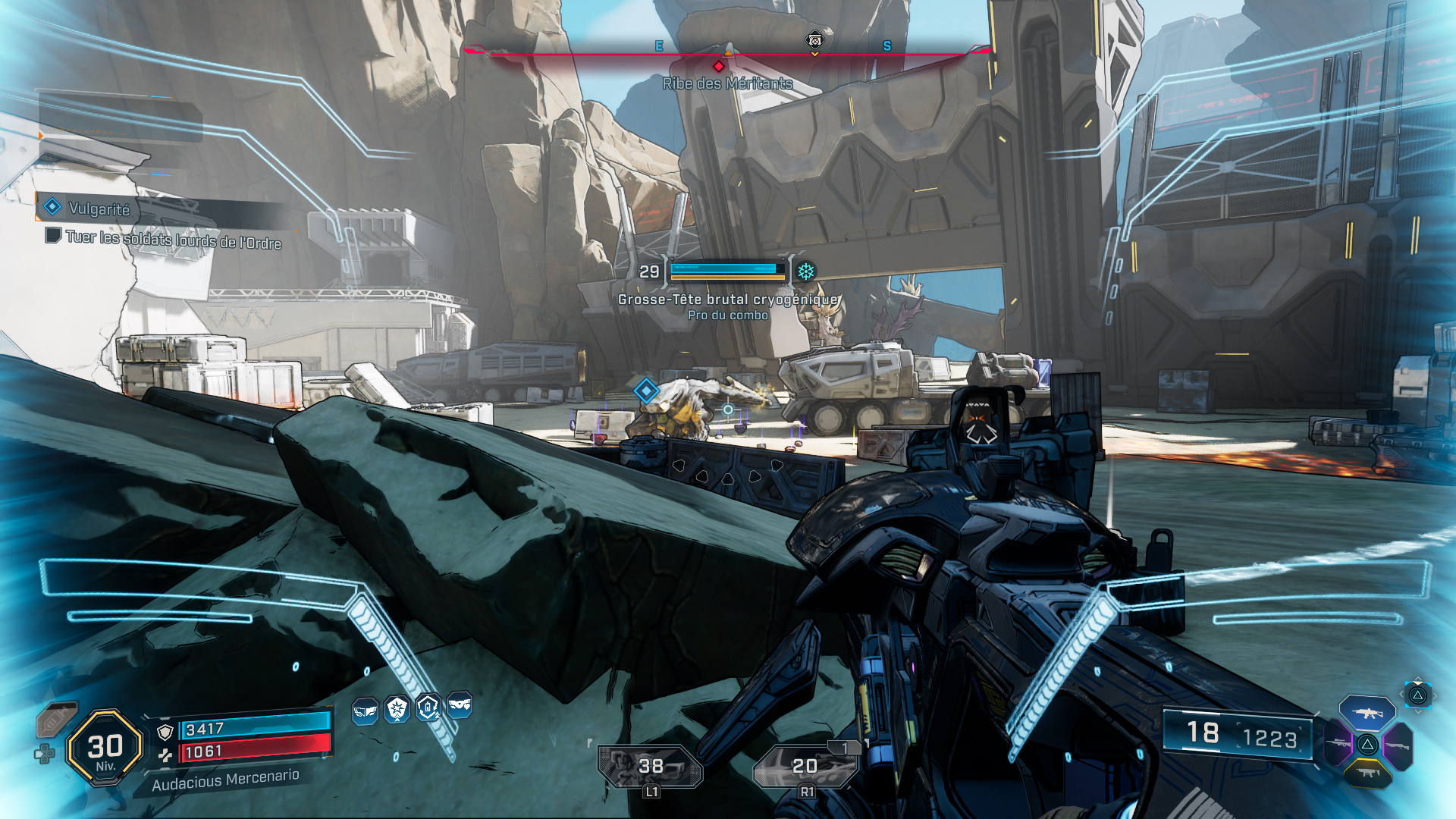This screenshot has height=819, width=1456.
Task: Select the battery recycle Guardian rank icon
Action: pyautogui.click(x=428, y=706)
